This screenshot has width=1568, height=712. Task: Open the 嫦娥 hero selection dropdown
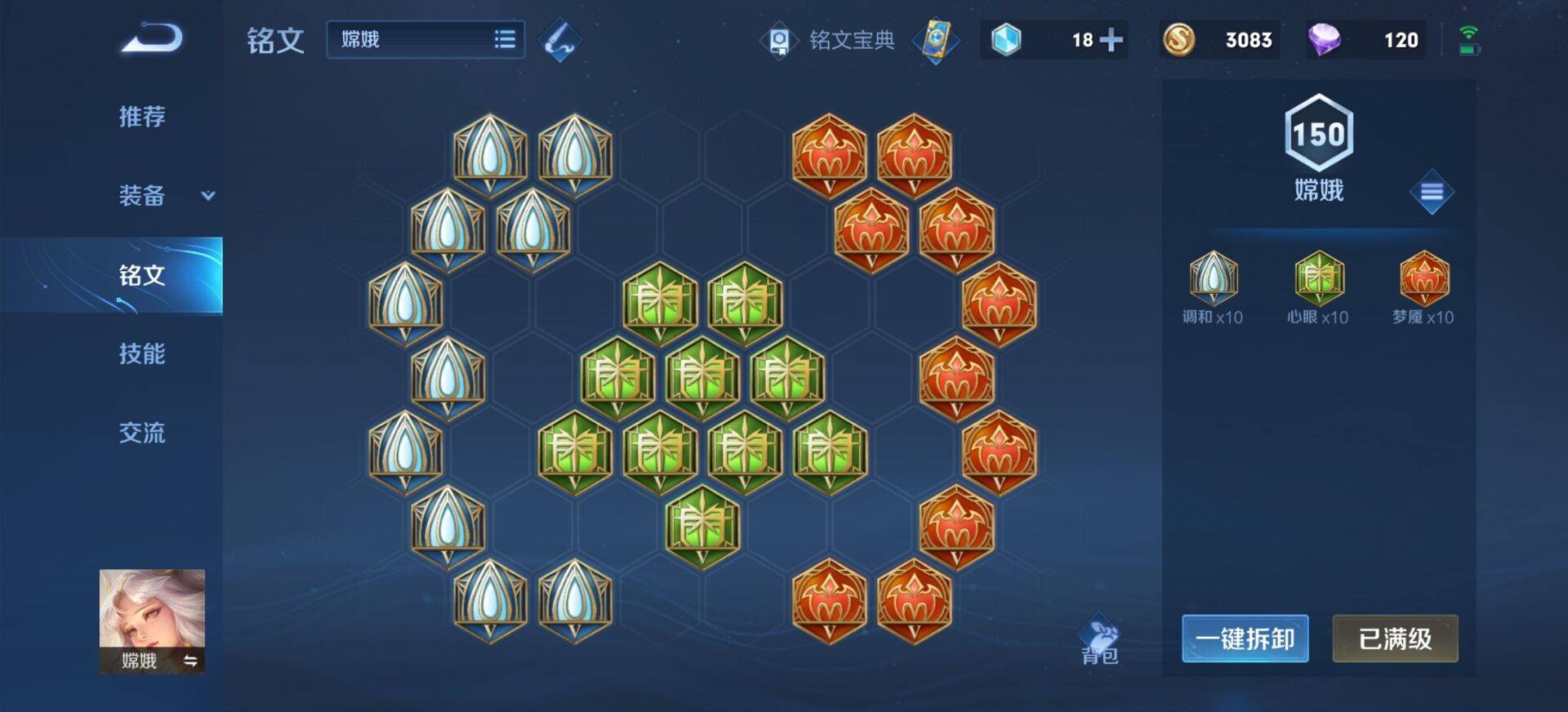pyautogui.click(x=425, y=39)
